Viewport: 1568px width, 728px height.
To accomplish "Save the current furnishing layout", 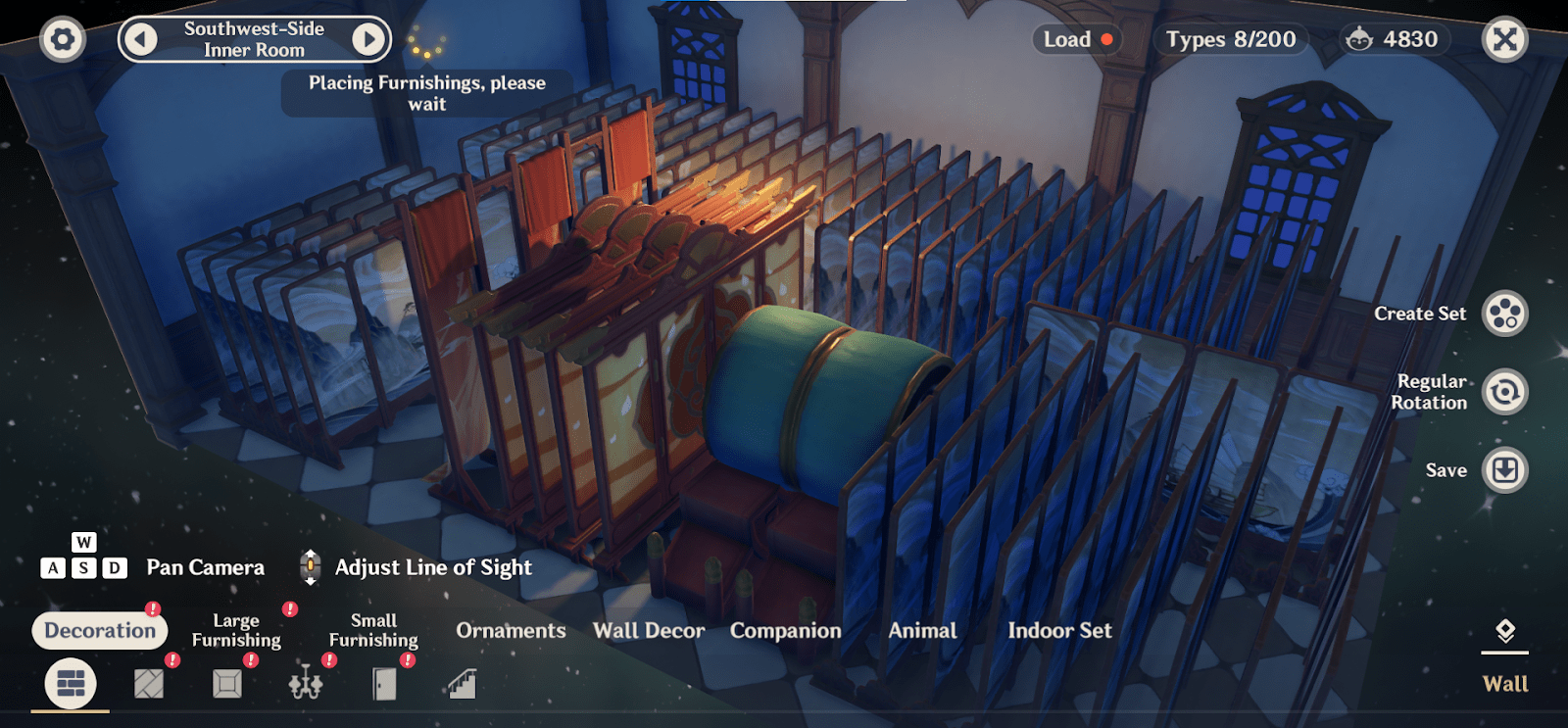I will click(1504, 470).
